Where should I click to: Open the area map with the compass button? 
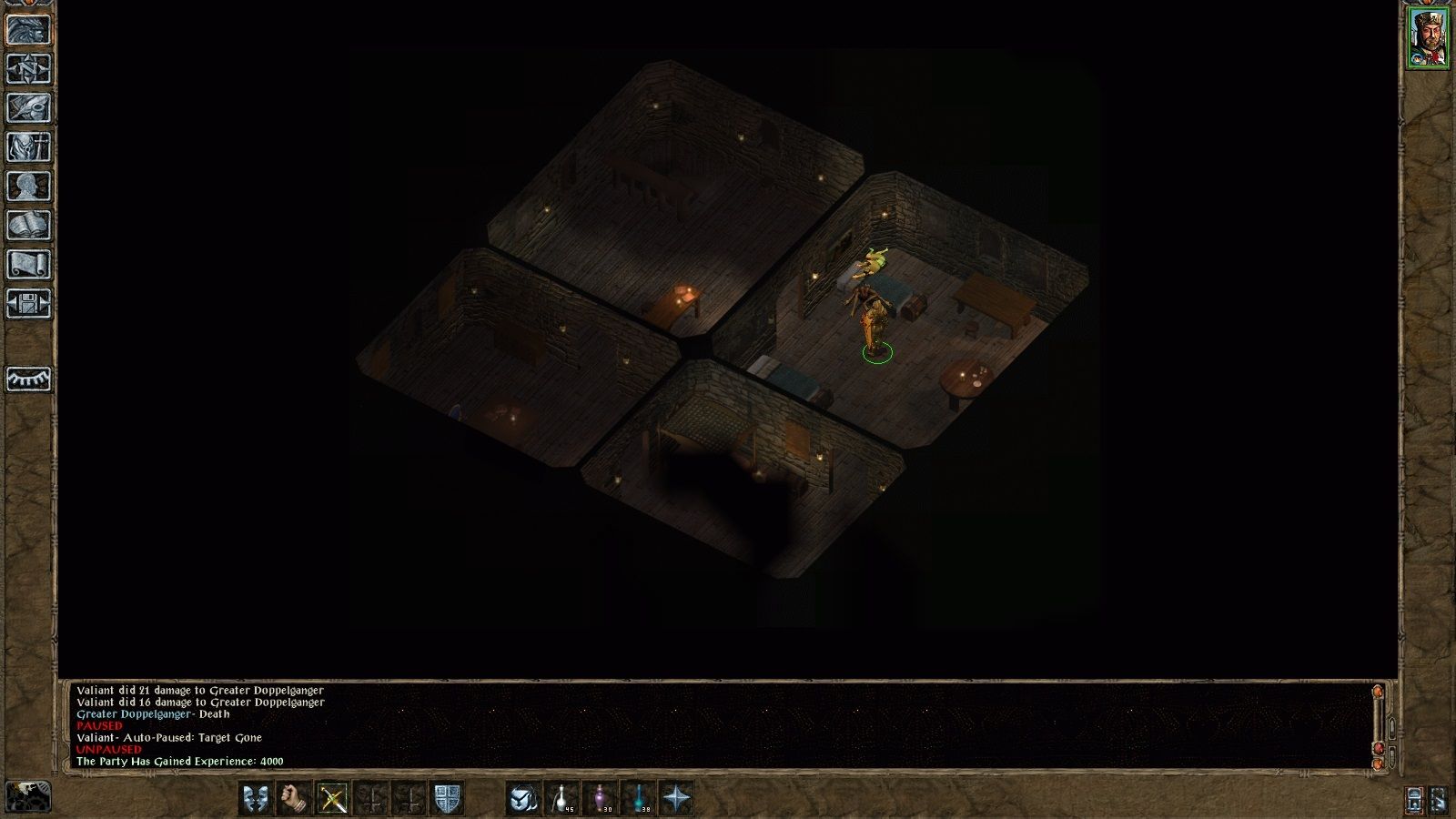click(28, 69)
